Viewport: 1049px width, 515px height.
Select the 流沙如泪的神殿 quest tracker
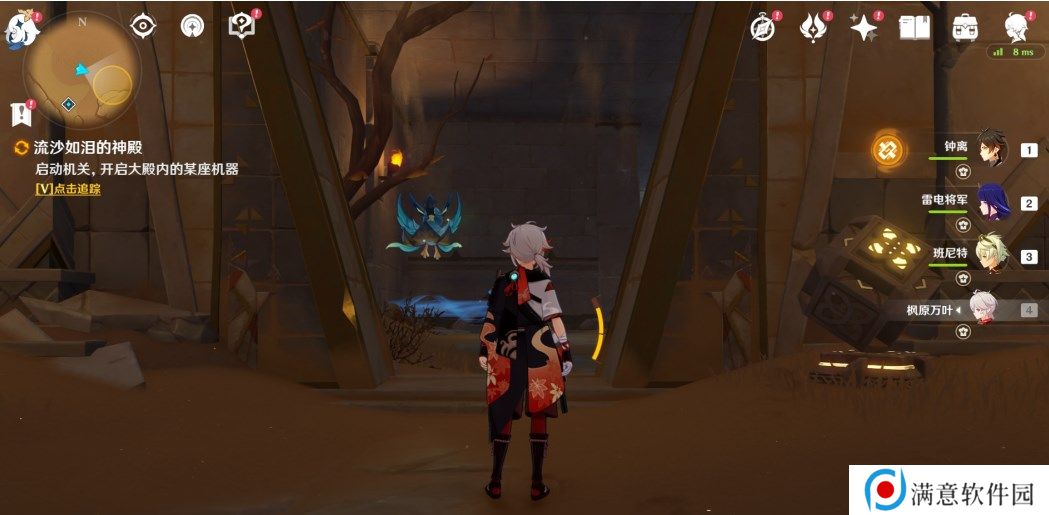(x=87, y=147)
